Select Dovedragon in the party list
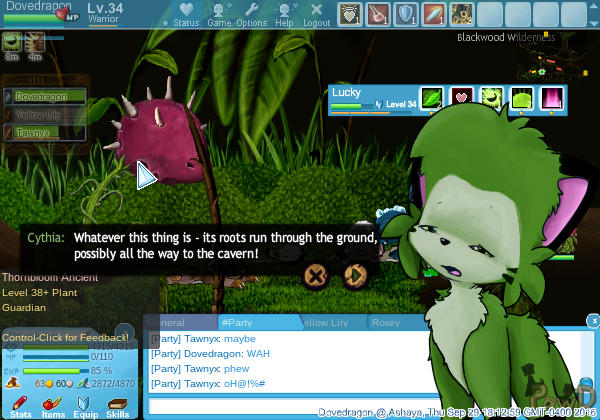This screenshot has height=420, width=600. (44, 96)
